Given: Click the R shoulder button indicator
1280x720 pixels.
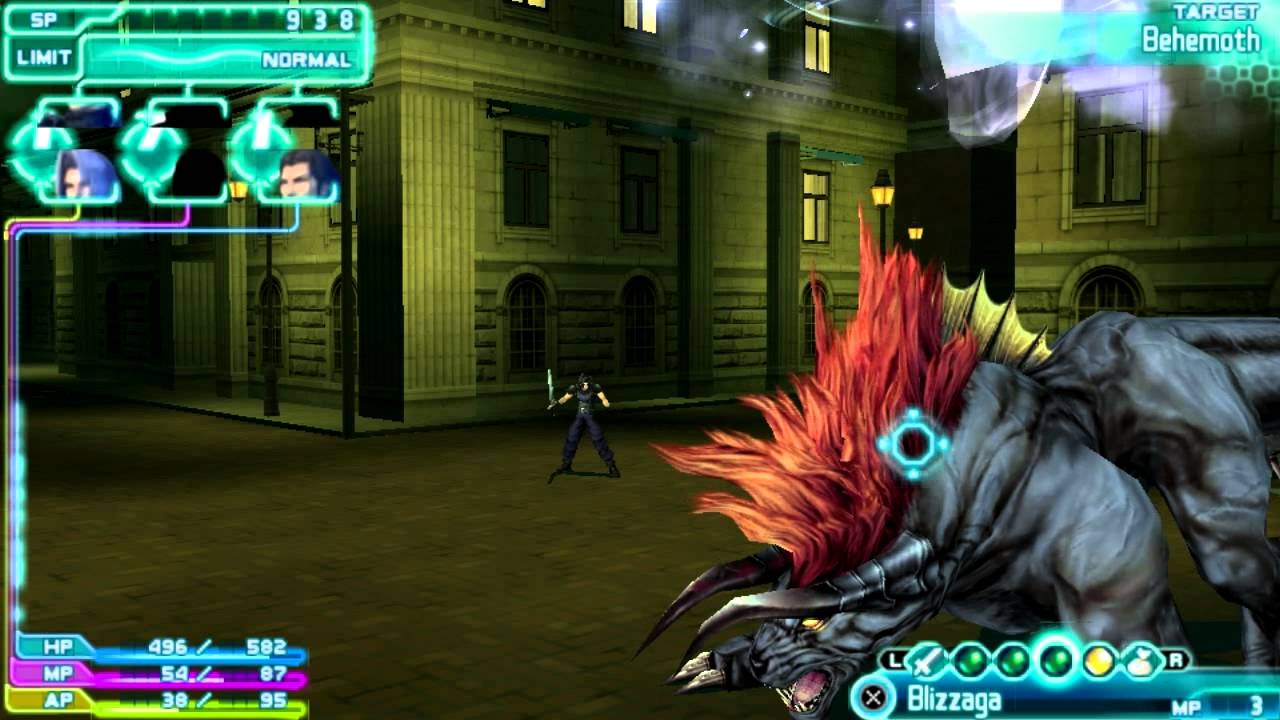Looking at the screenshot, I should [1177, 660].
